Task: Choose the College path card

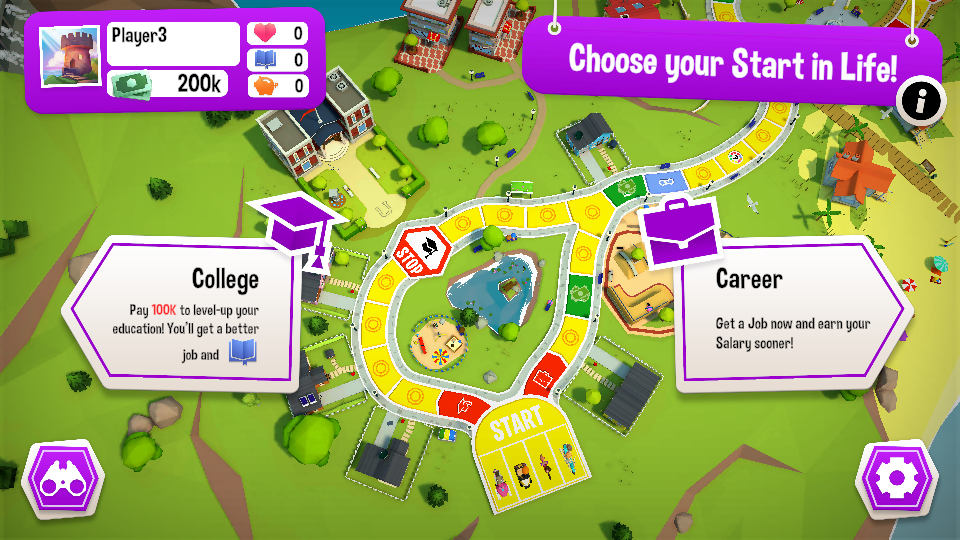Action: point(185,312)
